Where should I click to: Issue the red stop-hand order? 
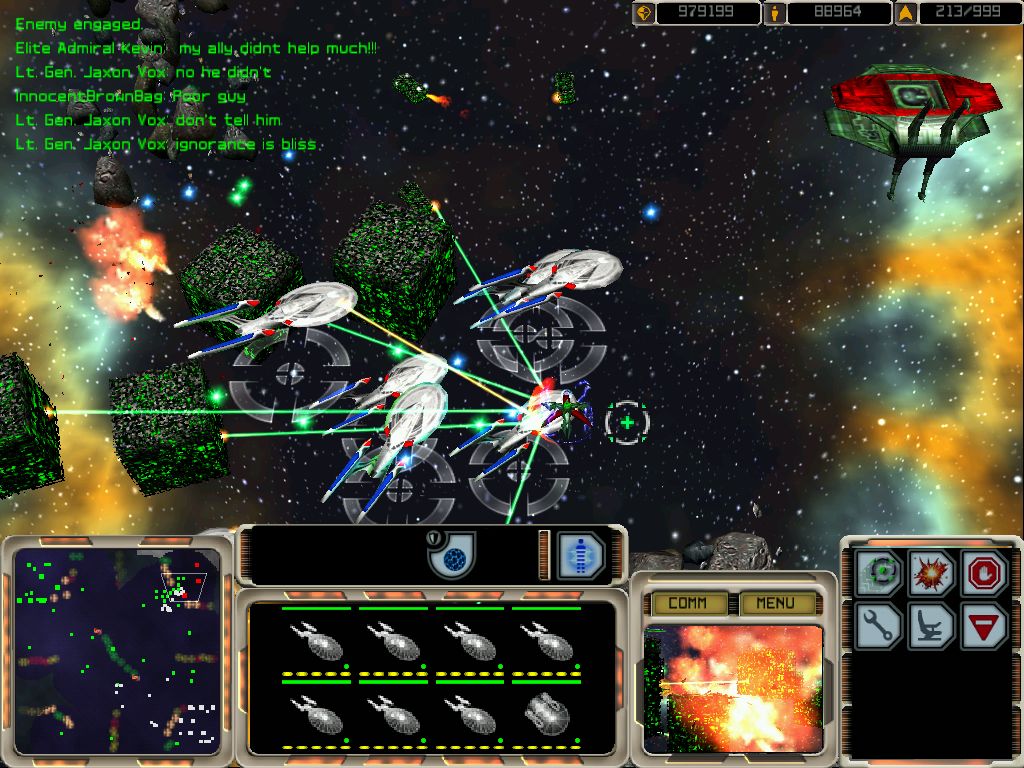pyautogui.click(x=983, y=575)
